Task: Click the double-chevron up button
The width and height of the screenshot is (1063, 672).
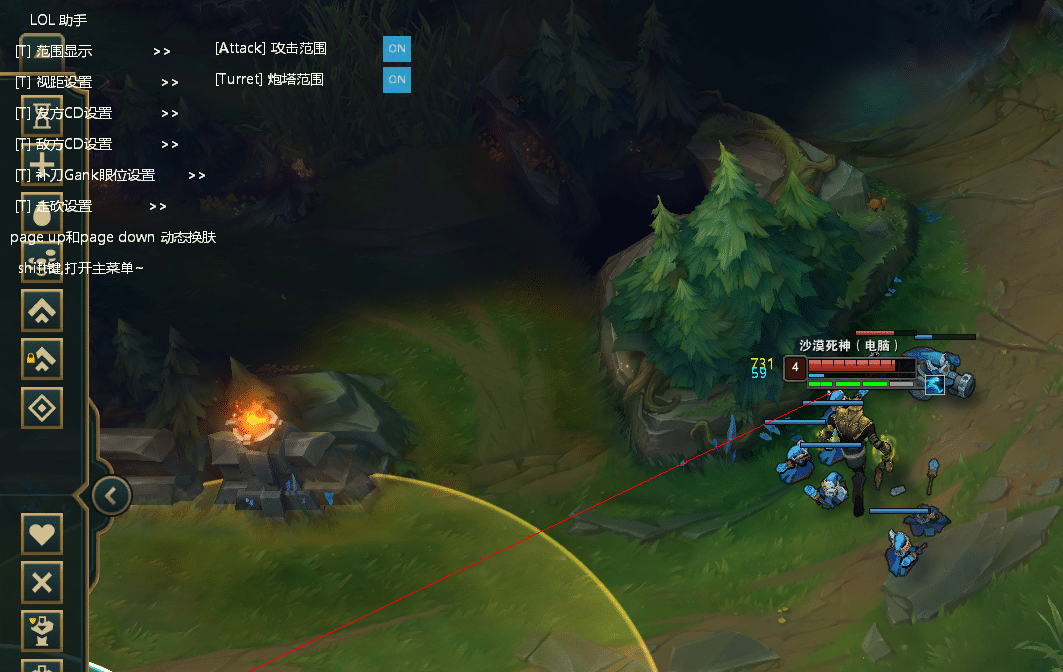Action: pyautogui.click(x=42, y=310)
